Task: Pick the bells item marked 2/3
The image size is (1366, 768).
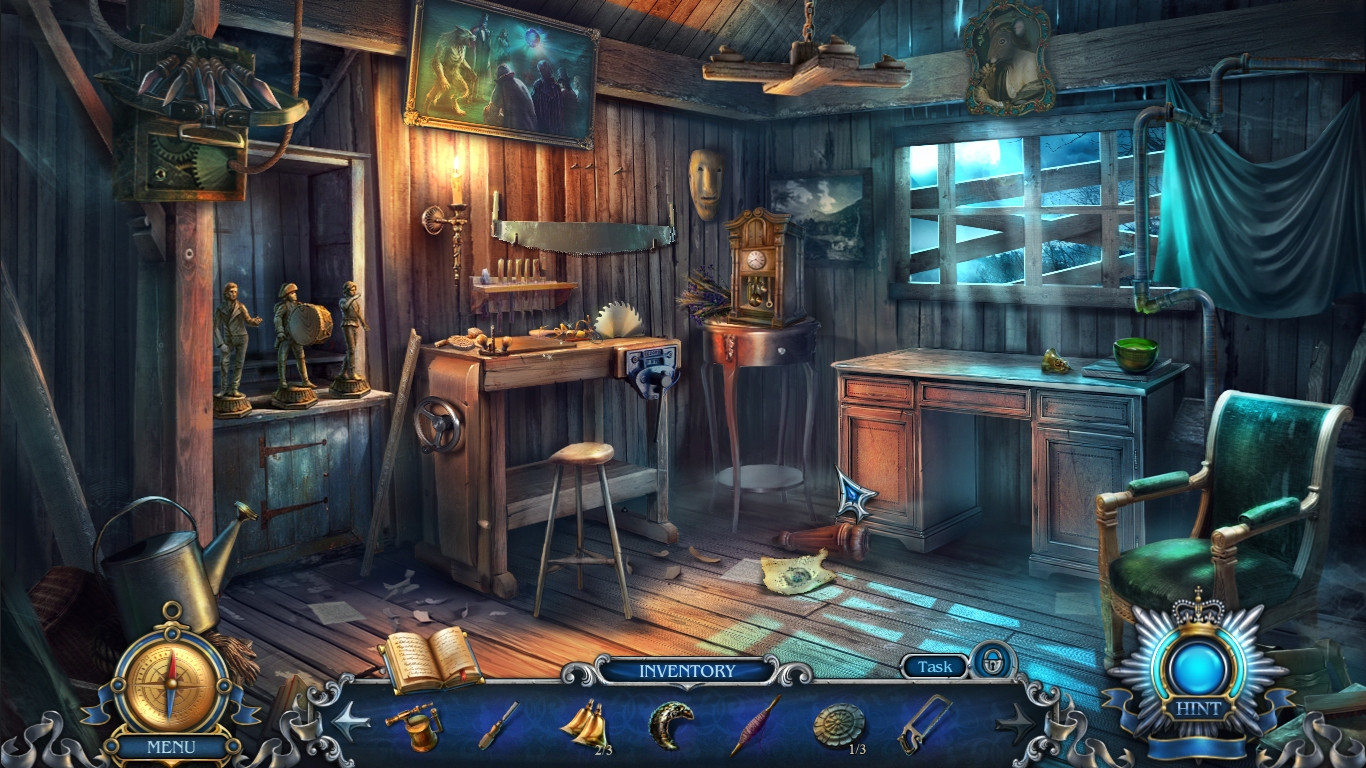Action: click(x=585, y=725)
